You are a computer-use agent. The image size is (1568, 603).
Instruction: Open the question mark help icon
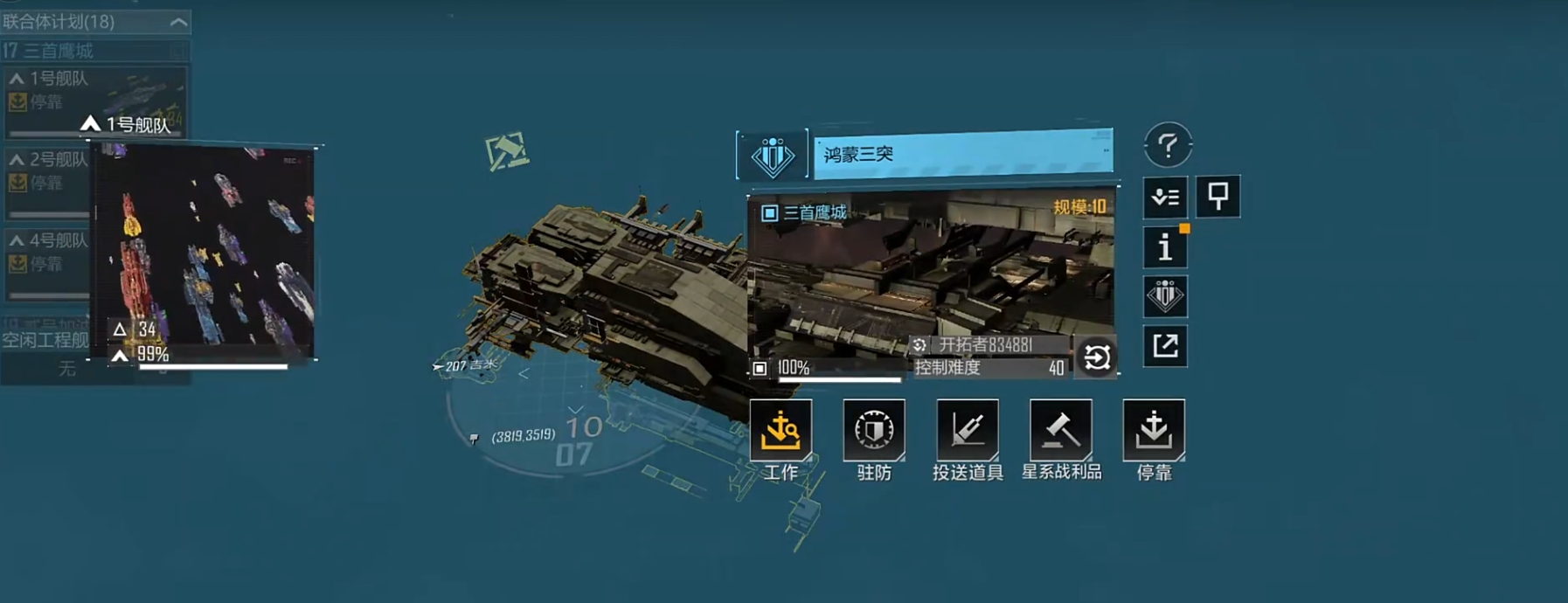[1168, 145]
